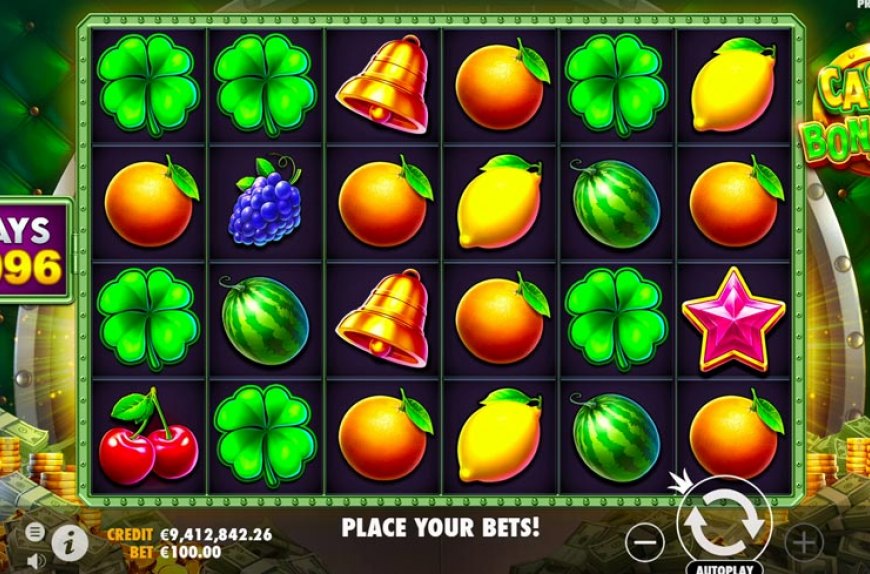Increase the bet with the plus button
870x574 pixels.
point(803,542)
